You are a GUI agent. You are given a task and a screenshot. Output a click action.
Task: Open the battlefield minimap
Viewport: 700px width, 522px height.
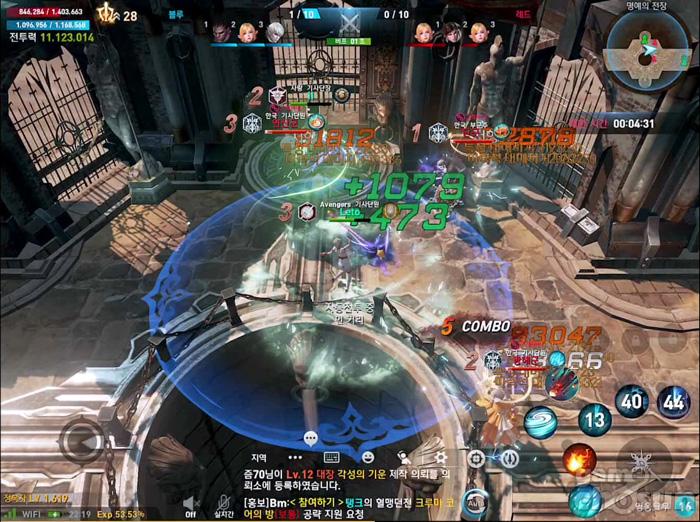pyautogui.click(x=648, y=49)
